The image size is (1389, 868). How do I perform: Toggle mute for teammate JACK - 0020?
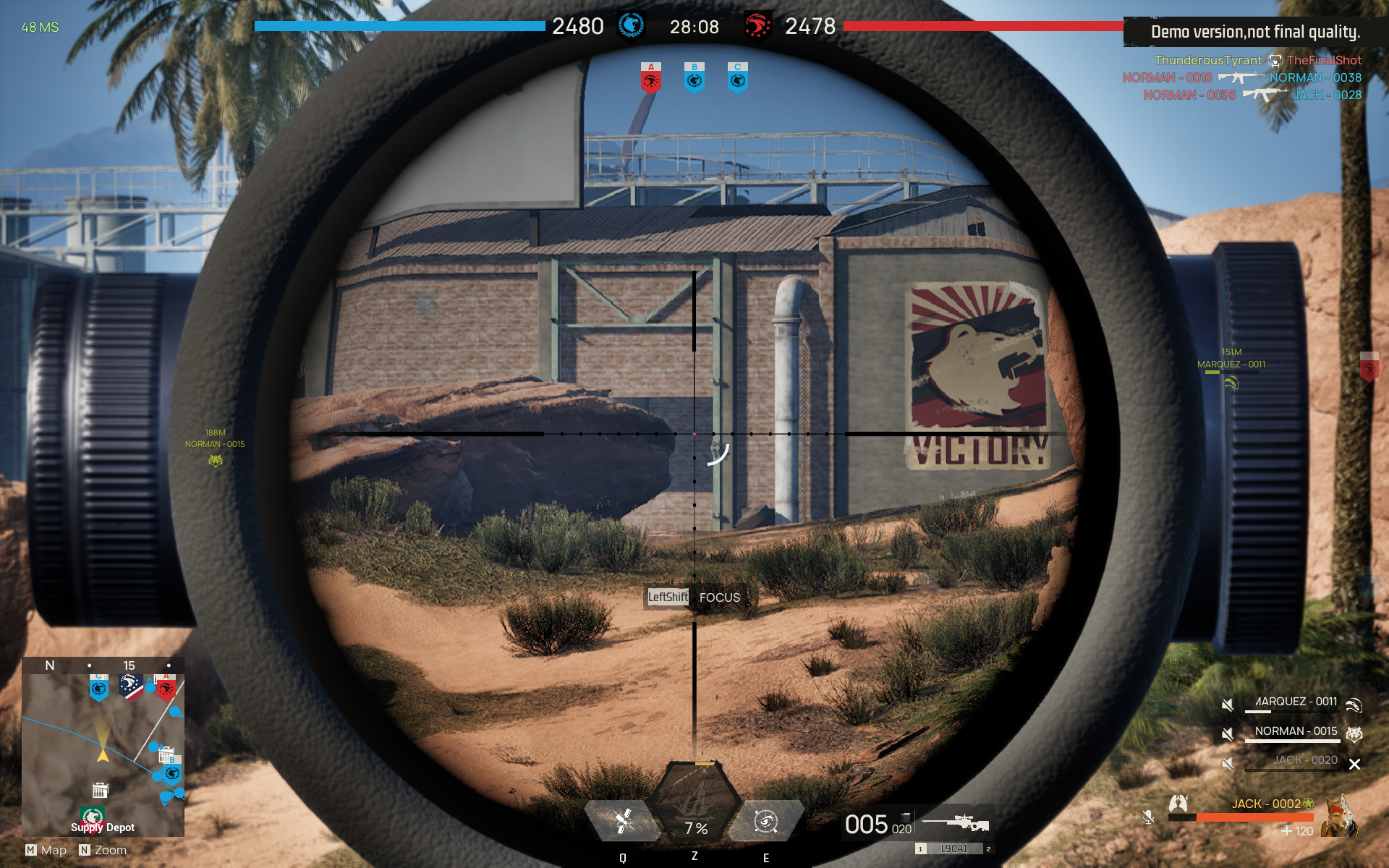(x=1228, y=763)
